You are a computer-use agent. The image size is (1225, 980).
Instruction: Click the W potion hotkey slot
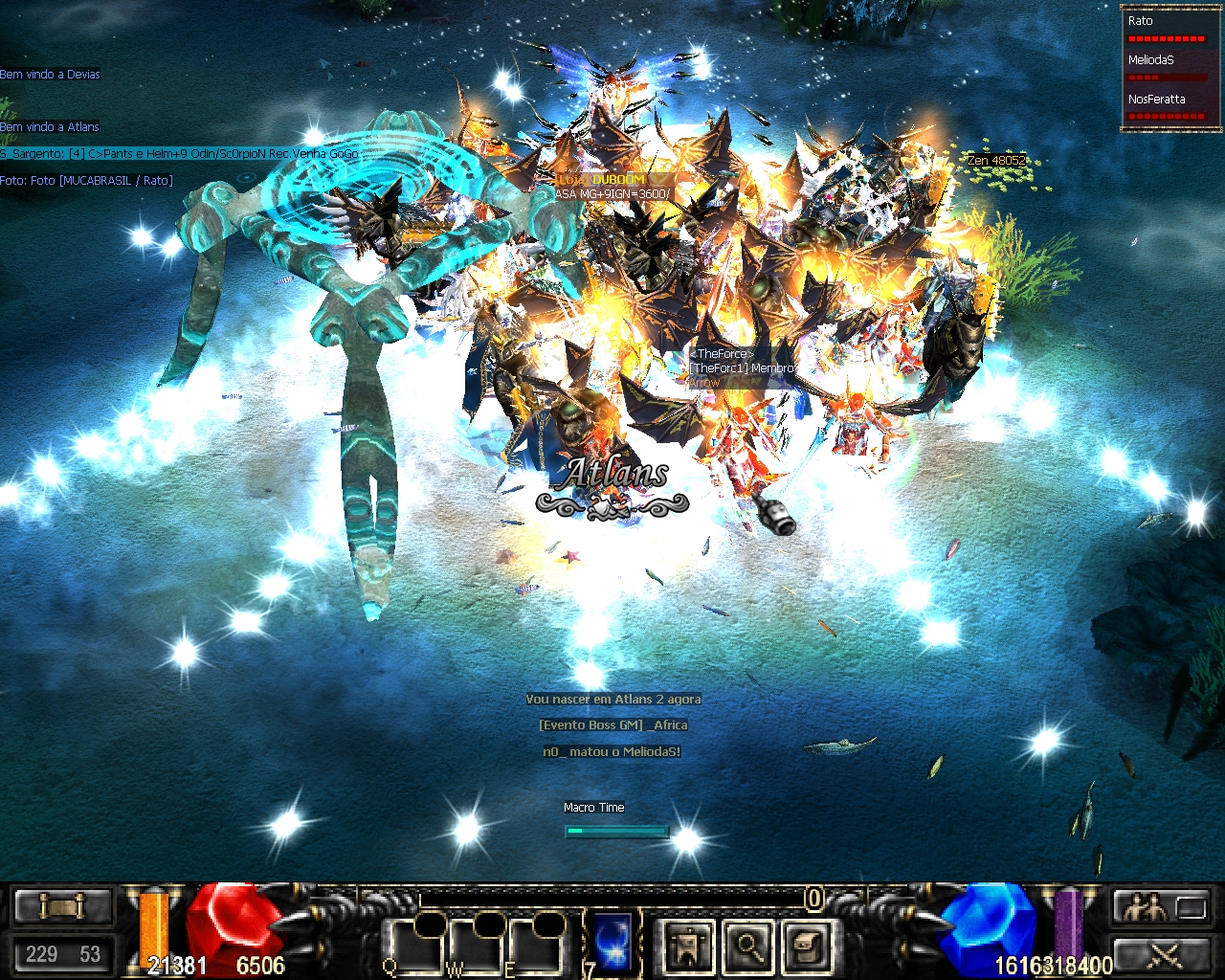tap(477, 946)
